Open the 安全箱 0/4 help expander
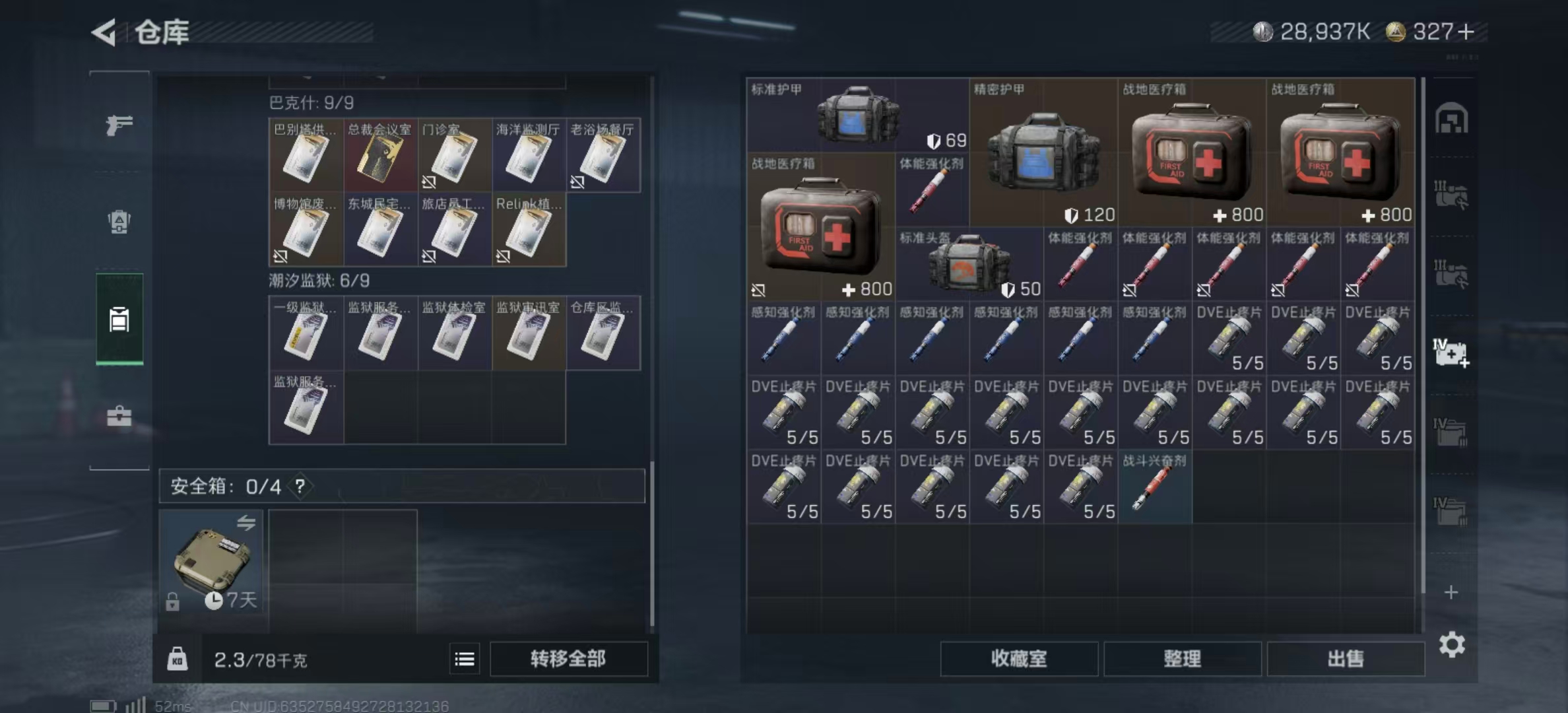Viewport: 1568px width, 713px height. tap(300, 487)
